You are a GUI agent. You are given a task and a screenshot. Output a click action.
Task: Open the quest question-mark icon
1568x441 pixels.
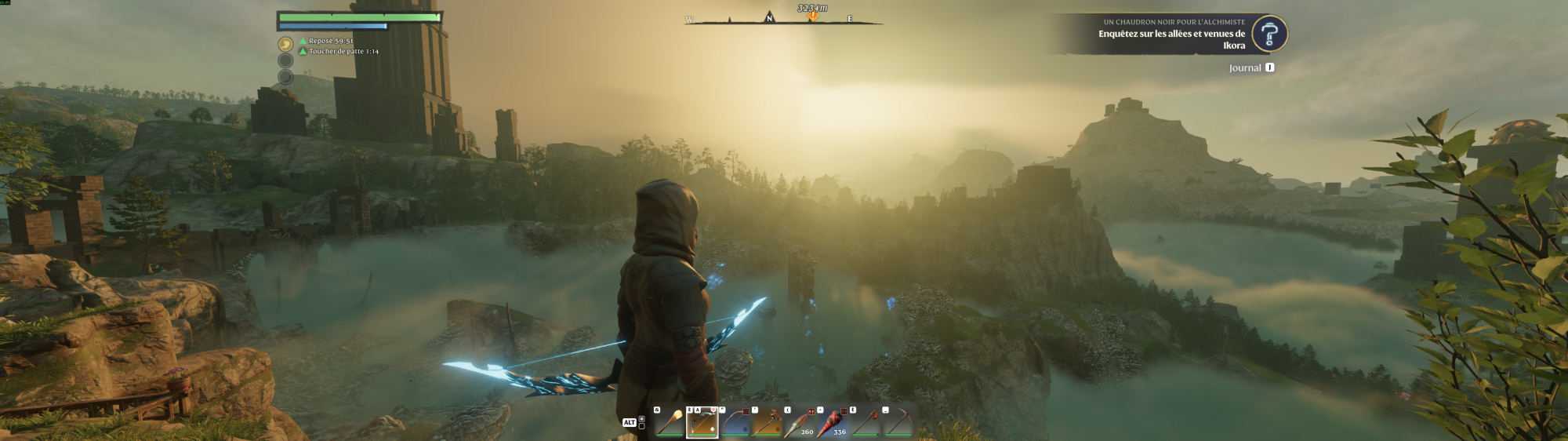coord(1269,35)
